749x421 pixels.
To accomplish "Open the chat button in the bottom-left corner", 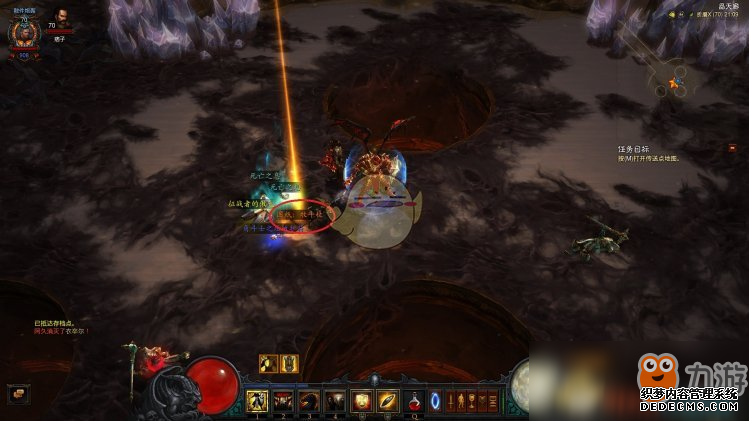I will click(x=17, y=394).
